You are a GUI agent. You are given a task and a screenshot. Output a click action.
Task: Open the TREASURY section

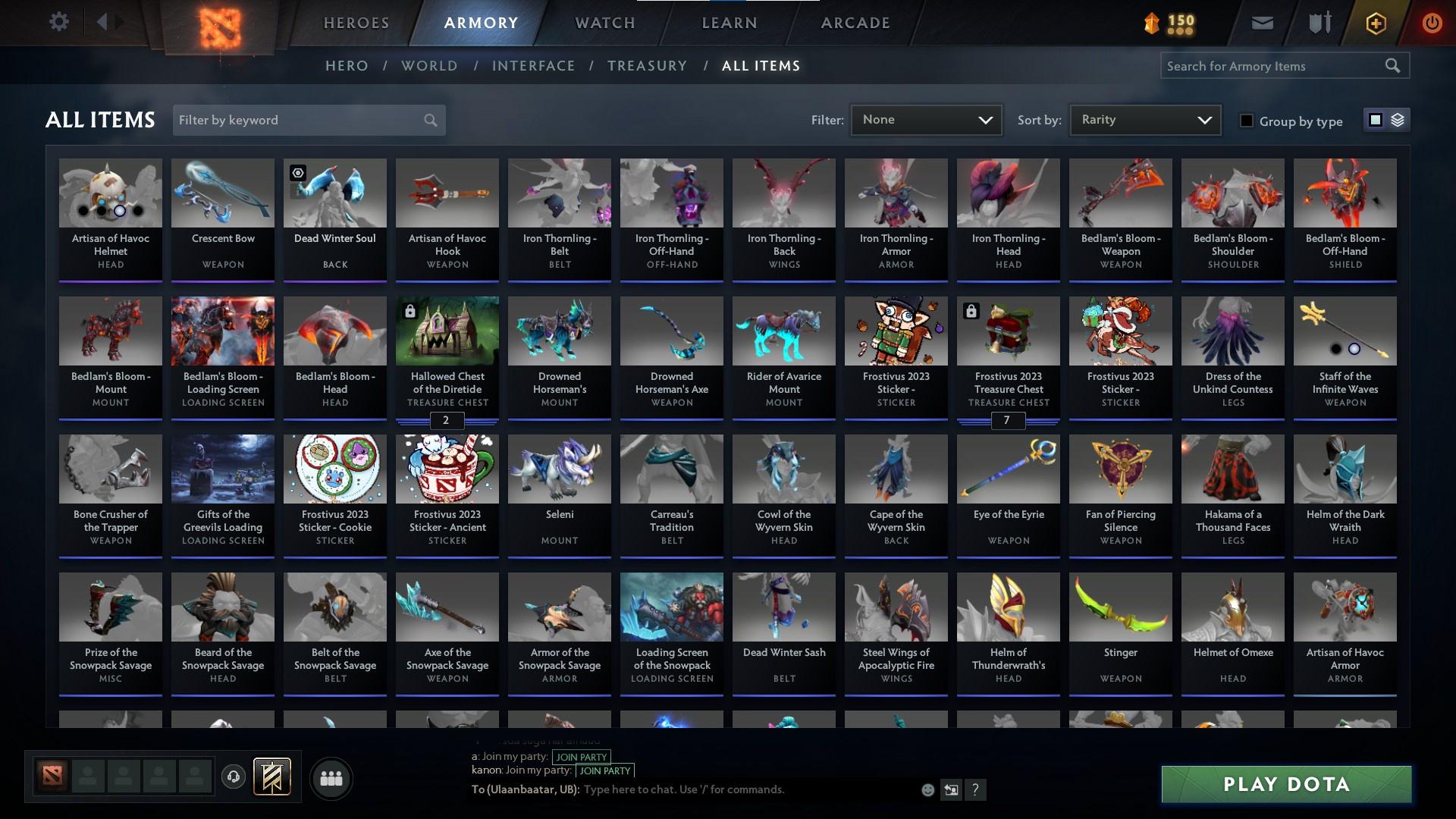pos(647,66)
